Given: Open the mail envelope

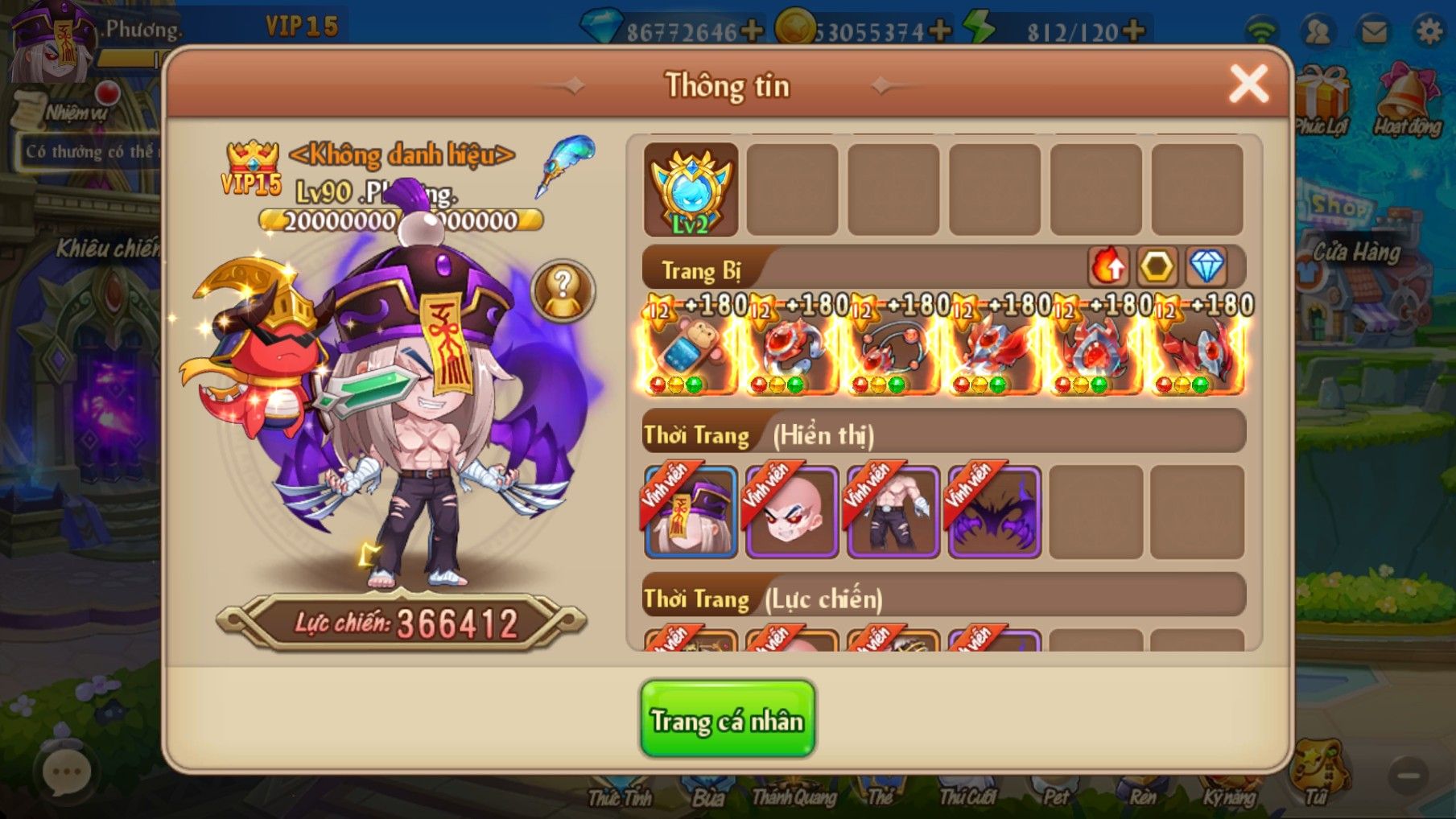Looking at the screenshot, I should click(x=1374, y=31).
